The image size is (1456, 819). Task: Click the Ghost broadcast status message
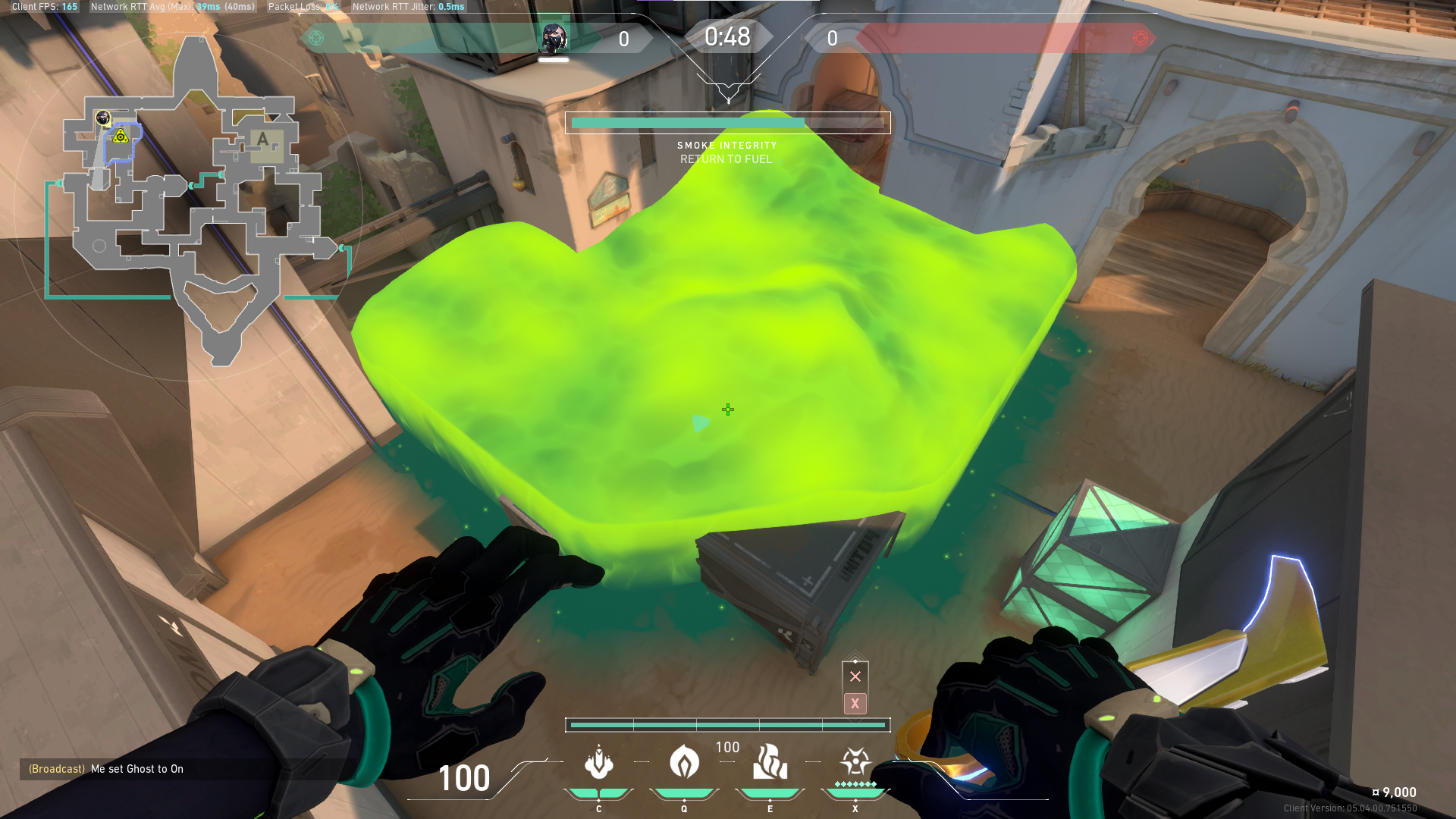[x=106, y=769]
